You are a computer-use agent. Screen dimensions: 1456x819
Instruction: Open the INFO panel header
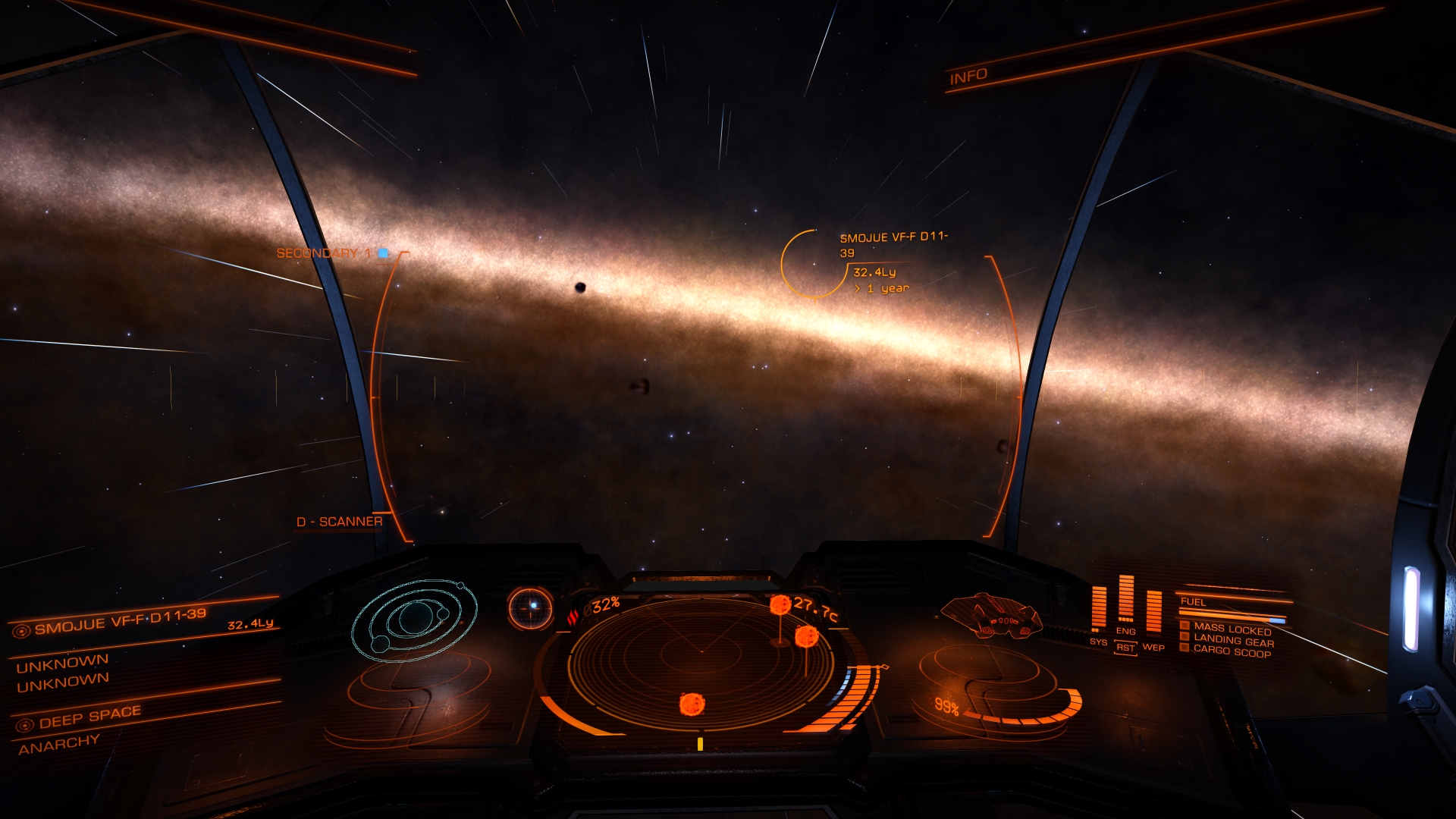pos(968,77)
